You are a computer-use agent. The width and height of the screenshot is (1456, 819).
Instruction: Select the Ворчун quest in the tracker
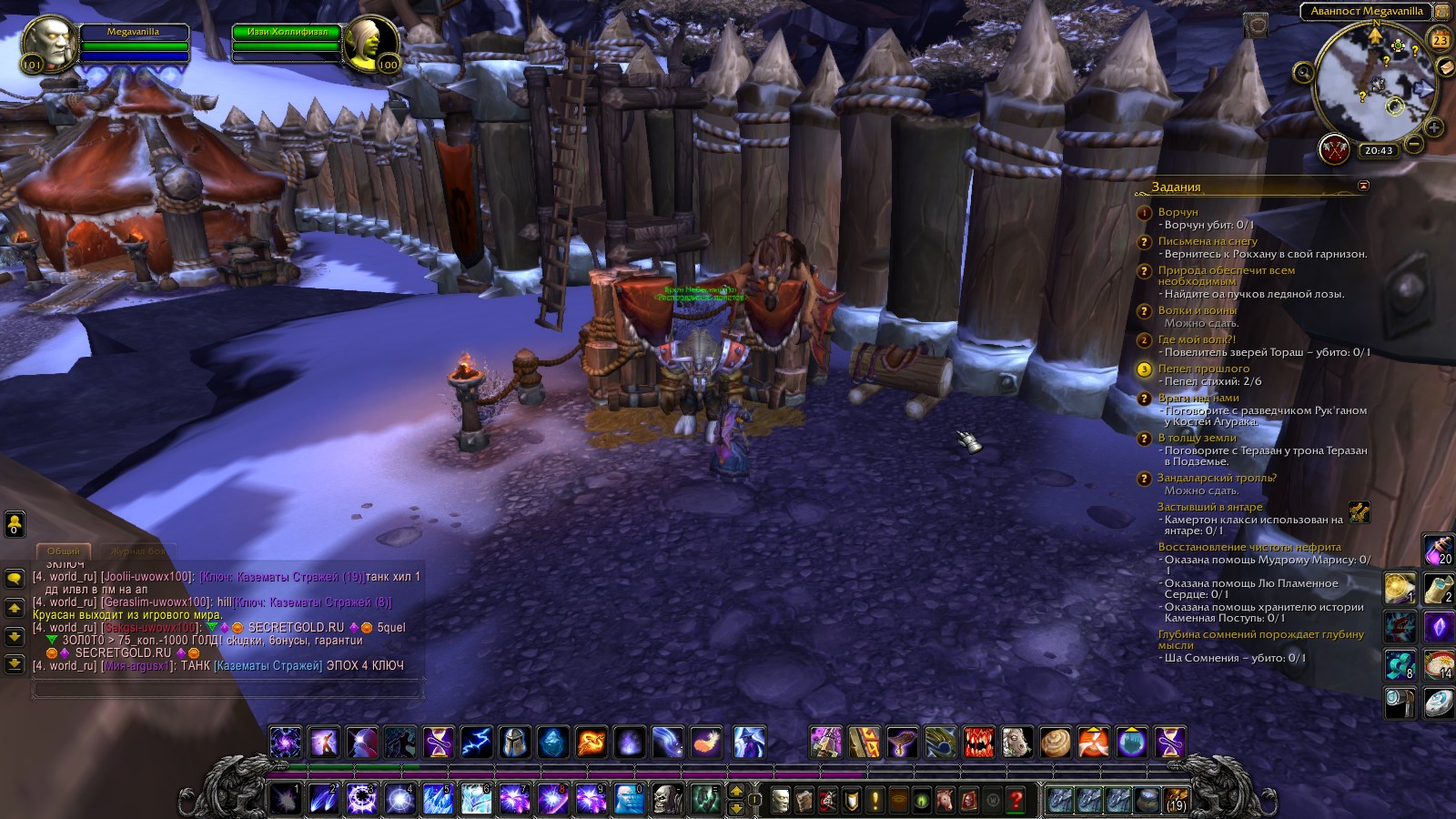click(1178, 212)
